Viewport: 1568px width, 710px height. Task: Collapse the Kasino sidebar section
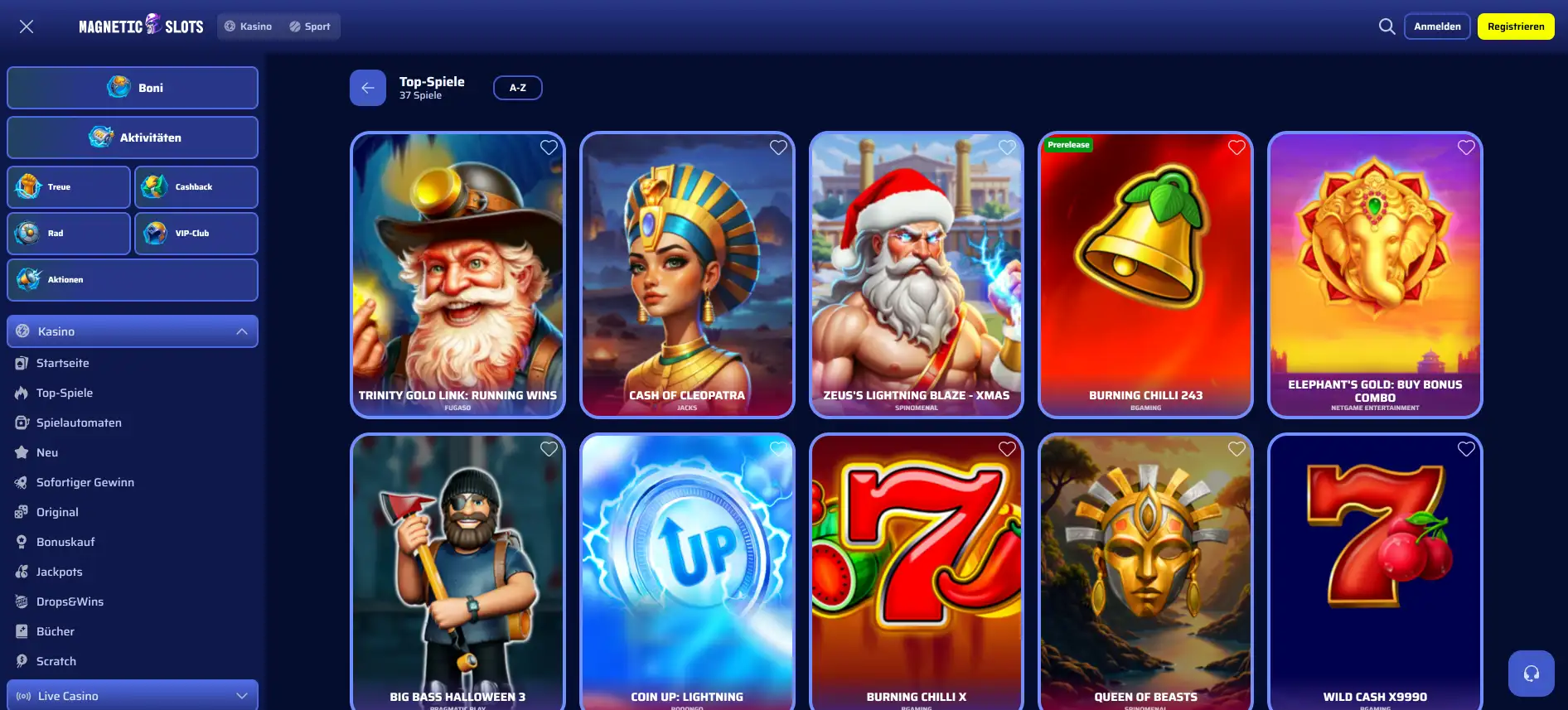tap(241, 331)
